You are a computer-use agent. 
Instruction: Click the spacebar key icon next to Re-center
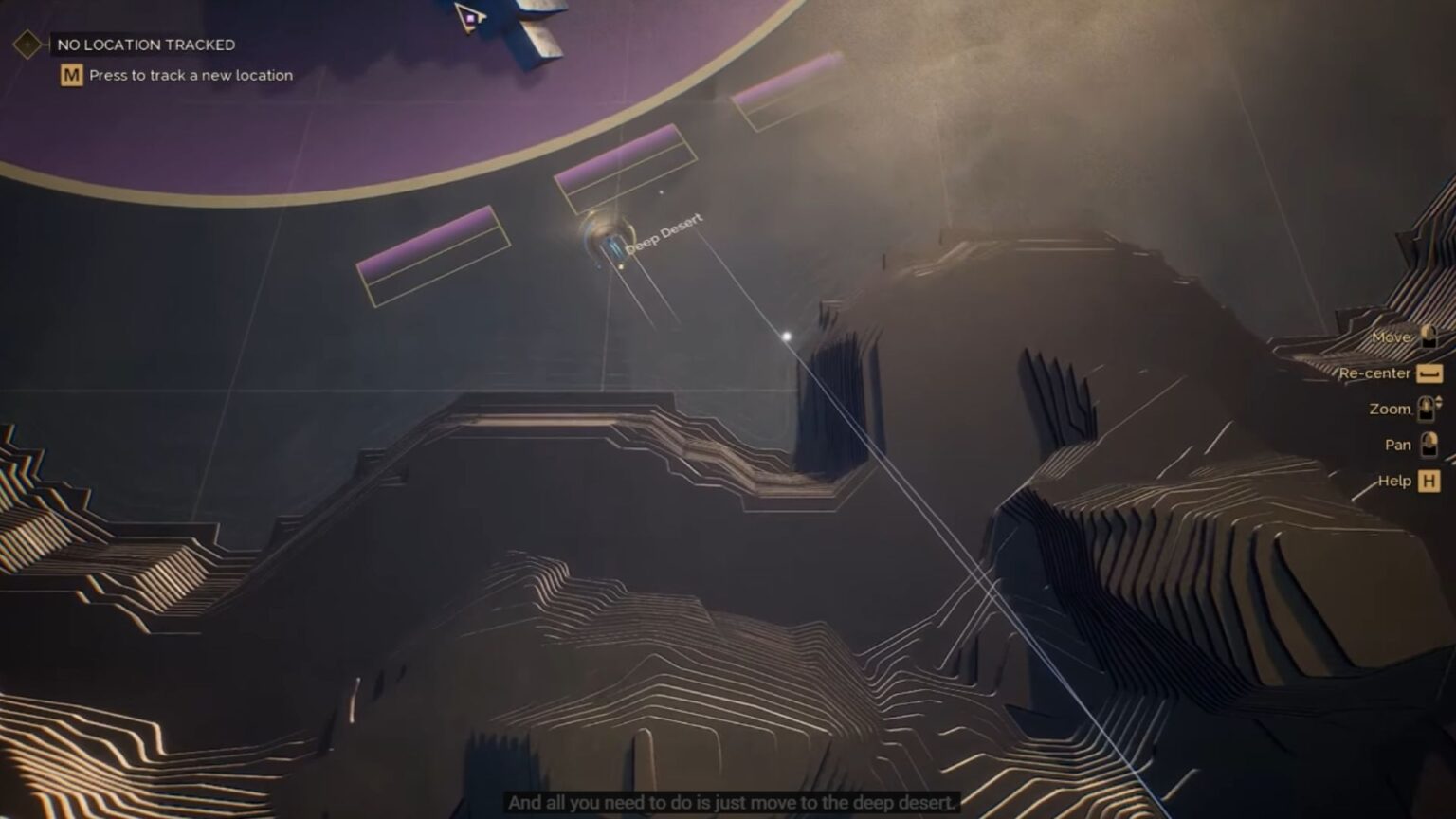(x=1429, y=373)
